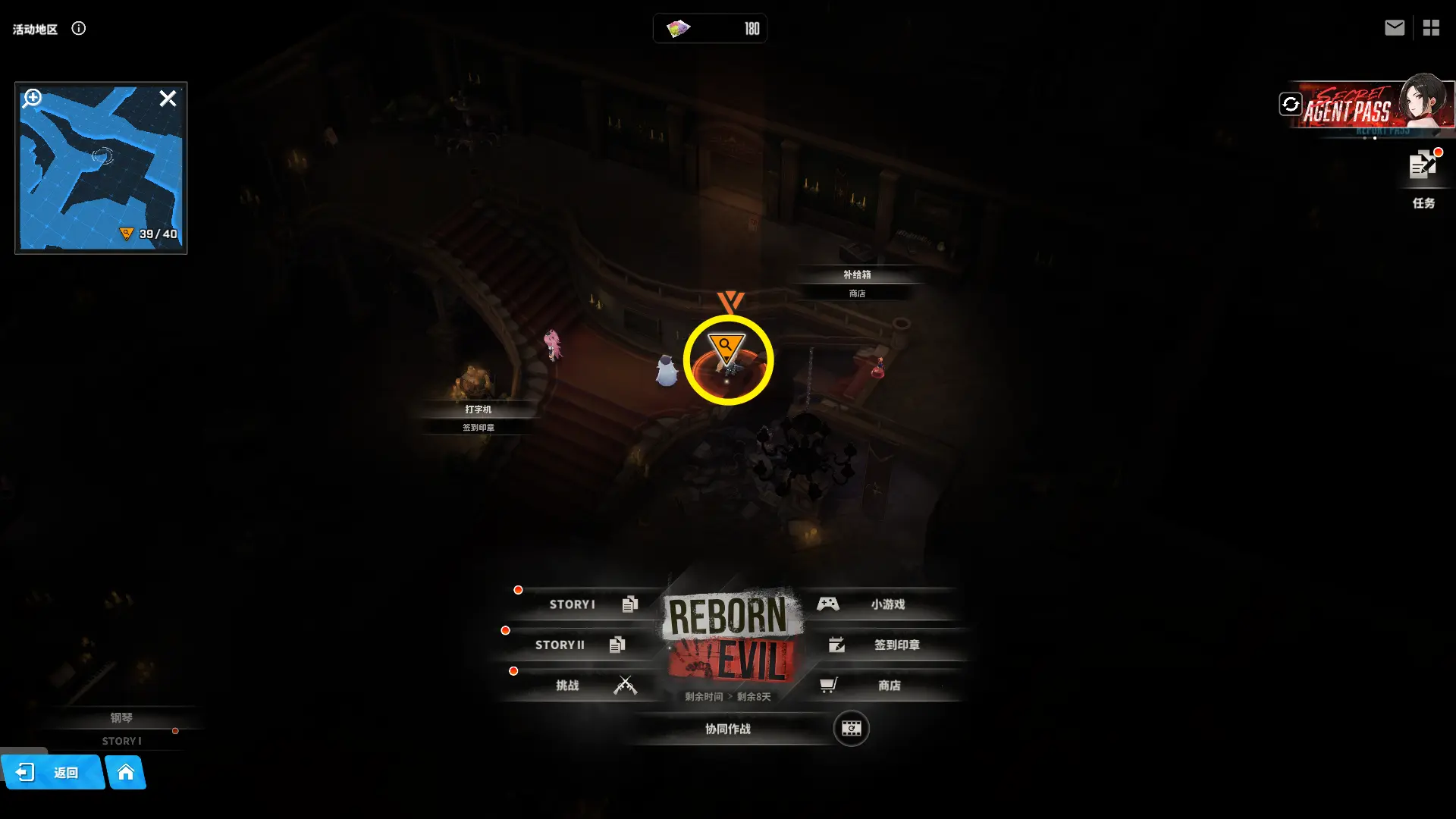This screenshot has width=1456, height=819.
Task: Close the minimap panel
Action: [168, 99]
